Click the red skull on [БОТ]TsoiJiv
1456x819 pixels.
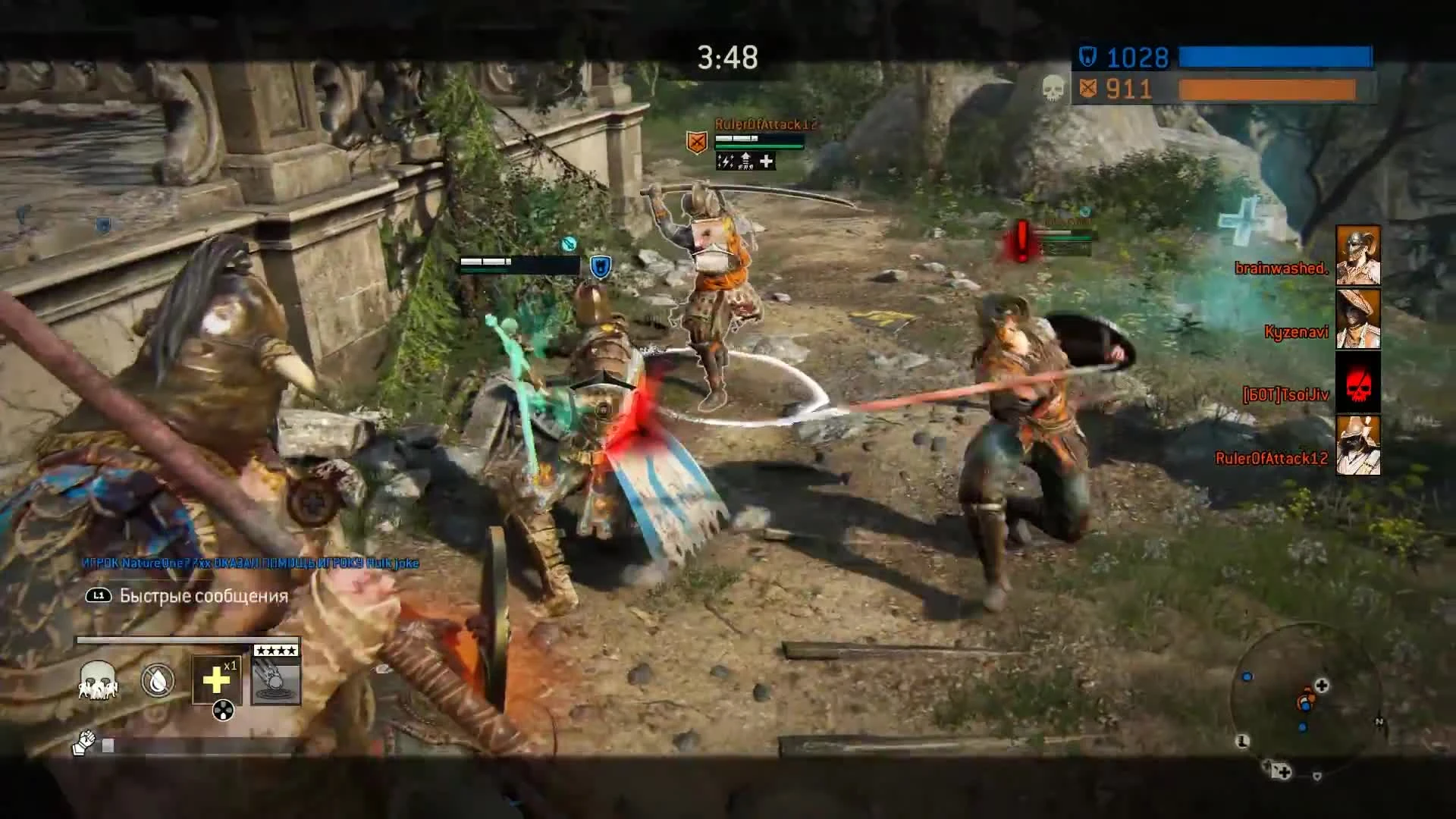pos(1357,382)
